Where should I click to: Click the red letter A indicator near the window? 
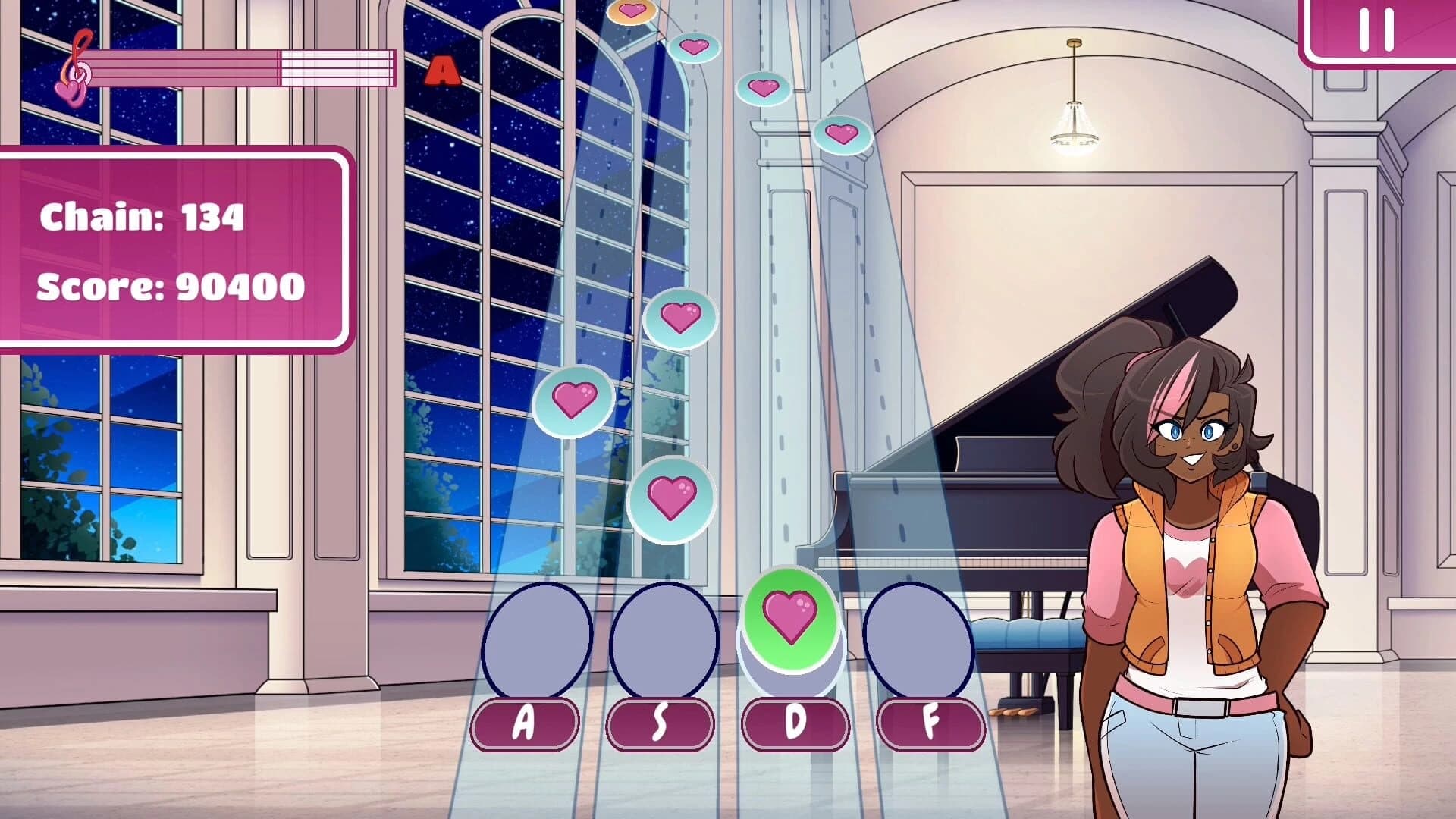441,71
